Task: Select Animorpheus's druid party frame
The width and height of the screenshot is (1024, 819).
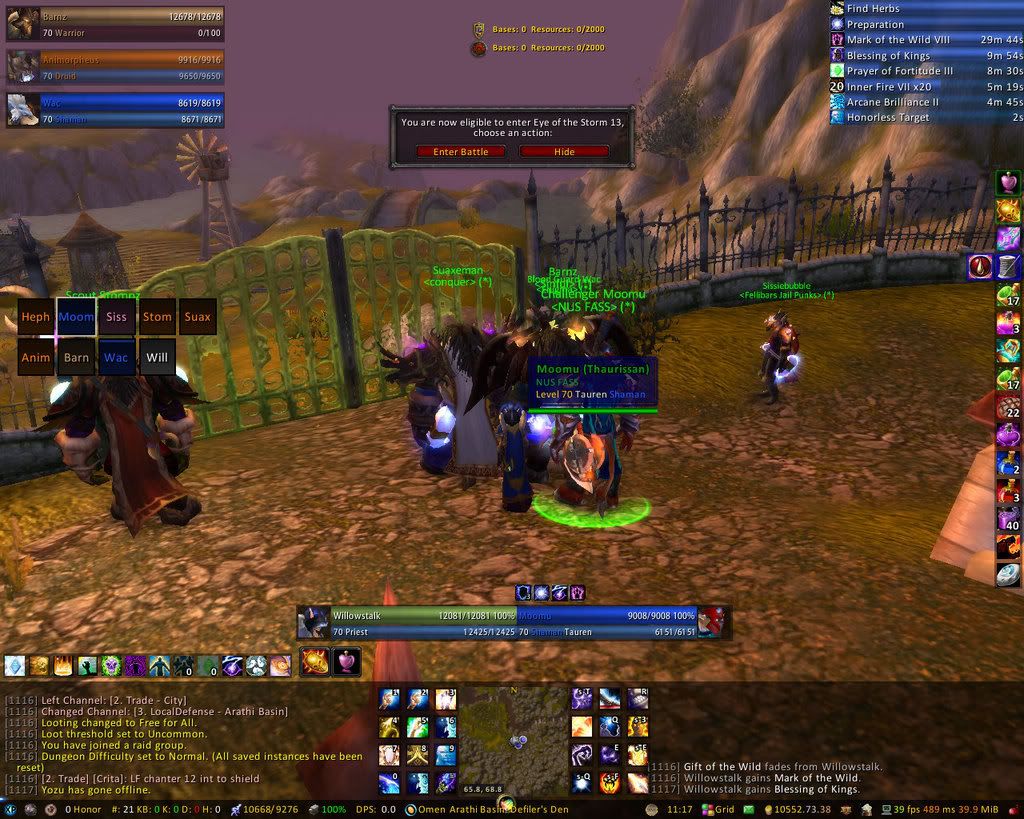Action: click(x=115, y=67)
